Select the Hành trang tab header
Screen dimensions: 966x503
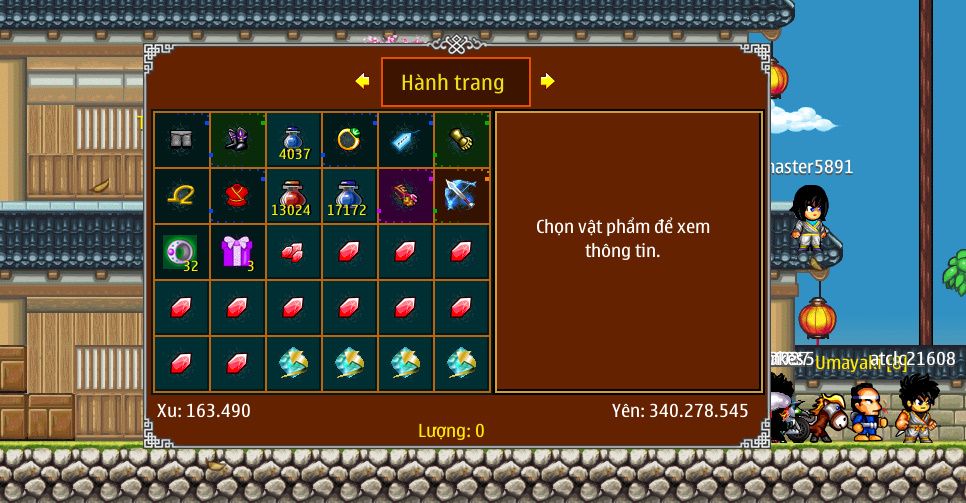(x=455, y=82)
